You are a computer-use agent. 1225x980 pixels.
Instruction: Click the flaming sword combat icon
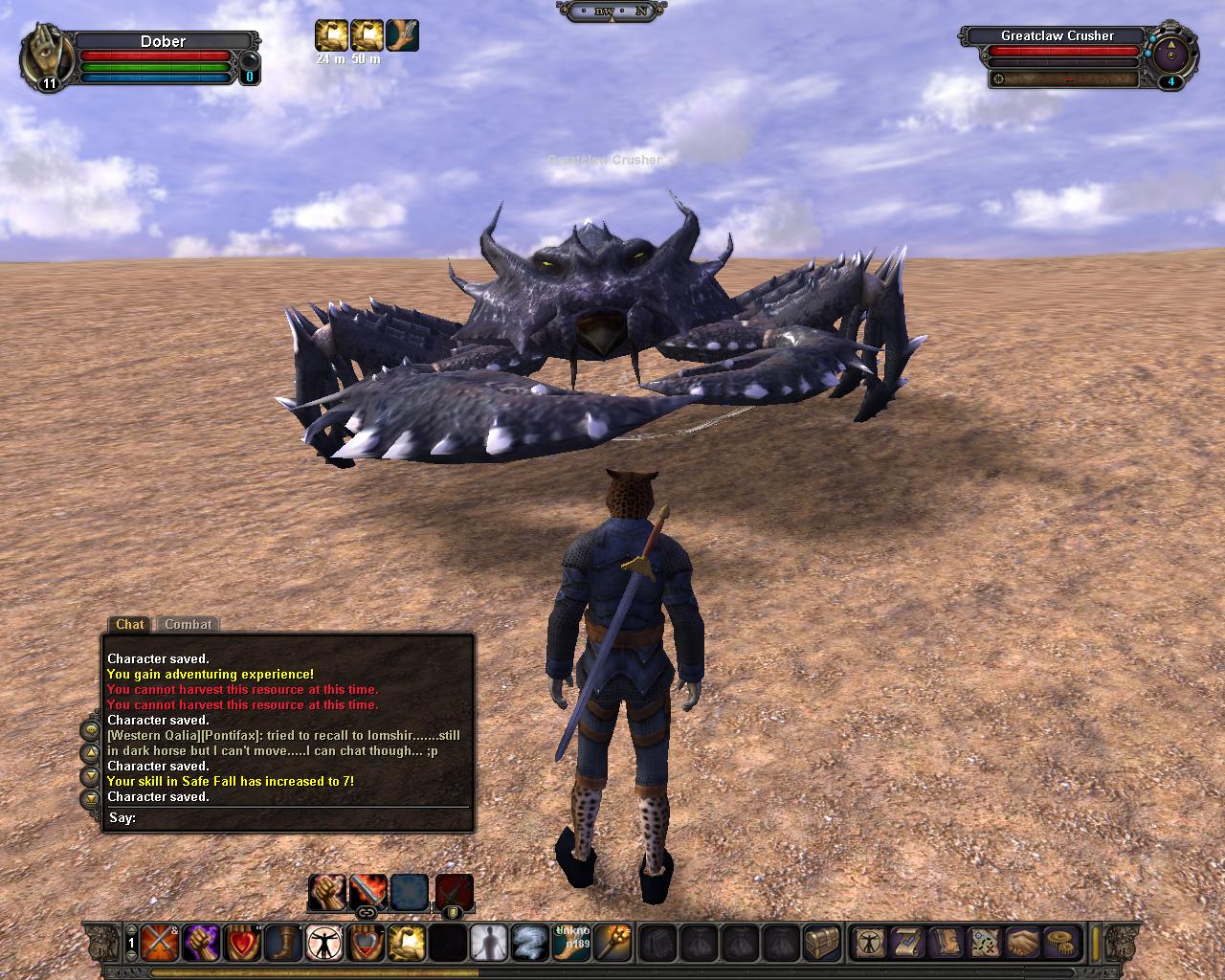(367, 892)
